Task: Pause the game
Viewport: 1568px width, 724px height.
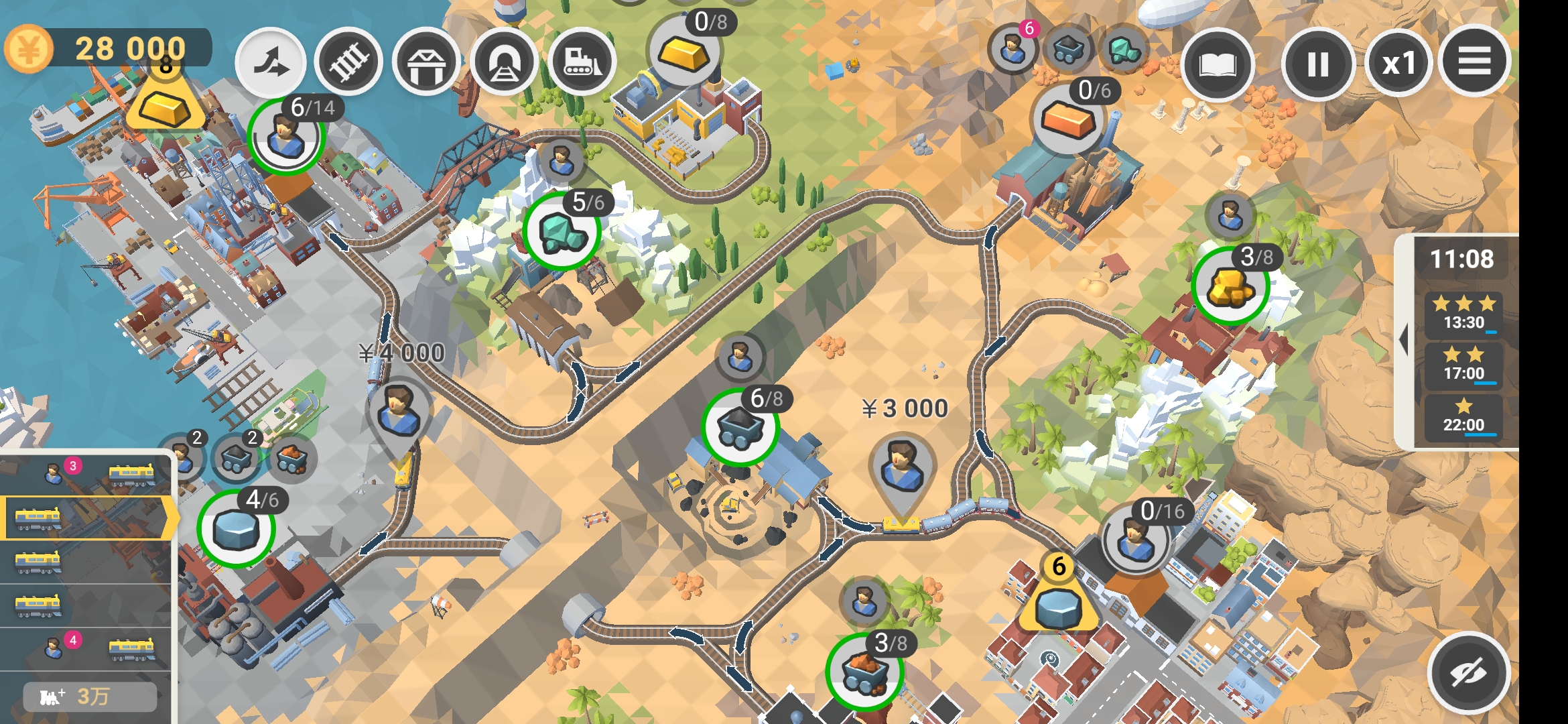Action: click(1317, 64)
